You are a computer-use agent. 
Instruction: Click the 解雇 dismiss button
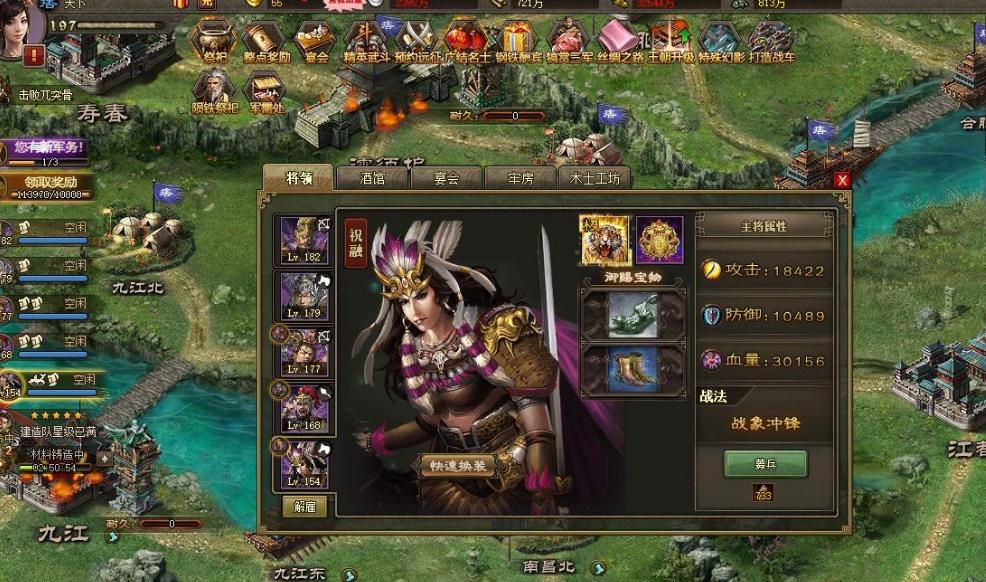pyautogui.click(x=304, y=505)
